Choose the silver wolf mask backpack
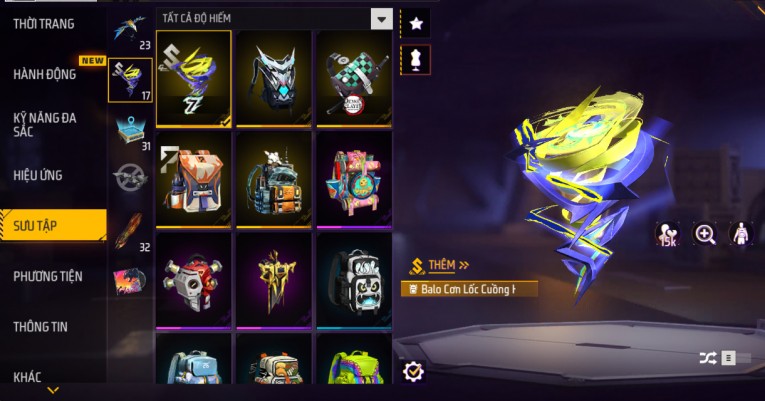The width and height of the screenshot is (765, 401). [x=274, y=78]
